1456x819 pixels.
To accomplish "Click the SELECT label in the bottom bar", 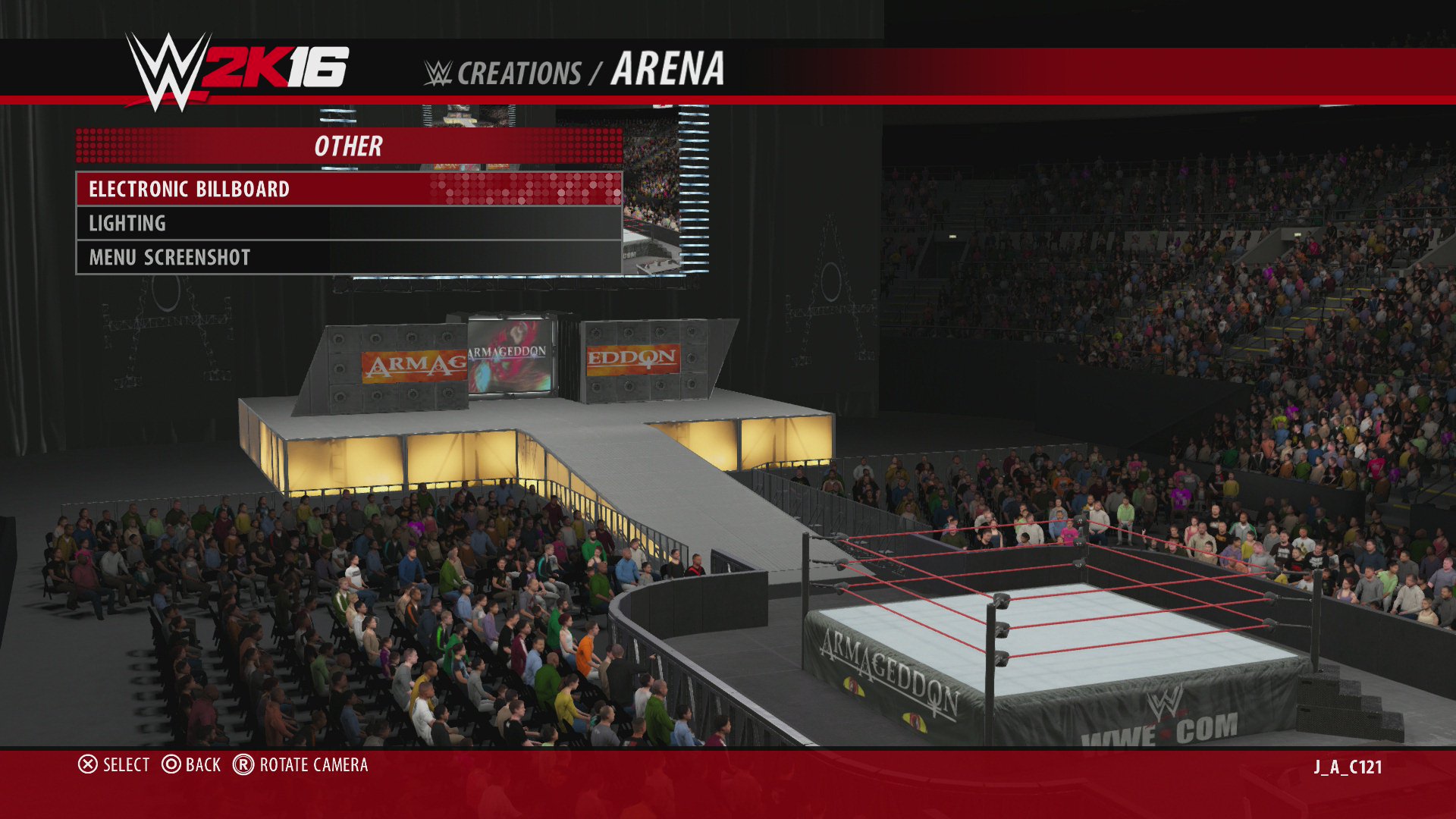I will pyautogui.click(x=127, y=766).
